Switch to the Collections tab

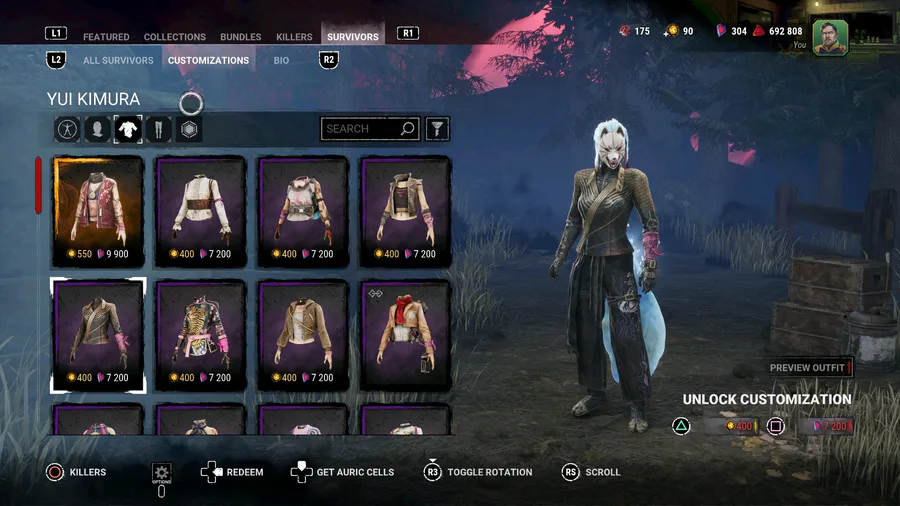click(175, 37)
